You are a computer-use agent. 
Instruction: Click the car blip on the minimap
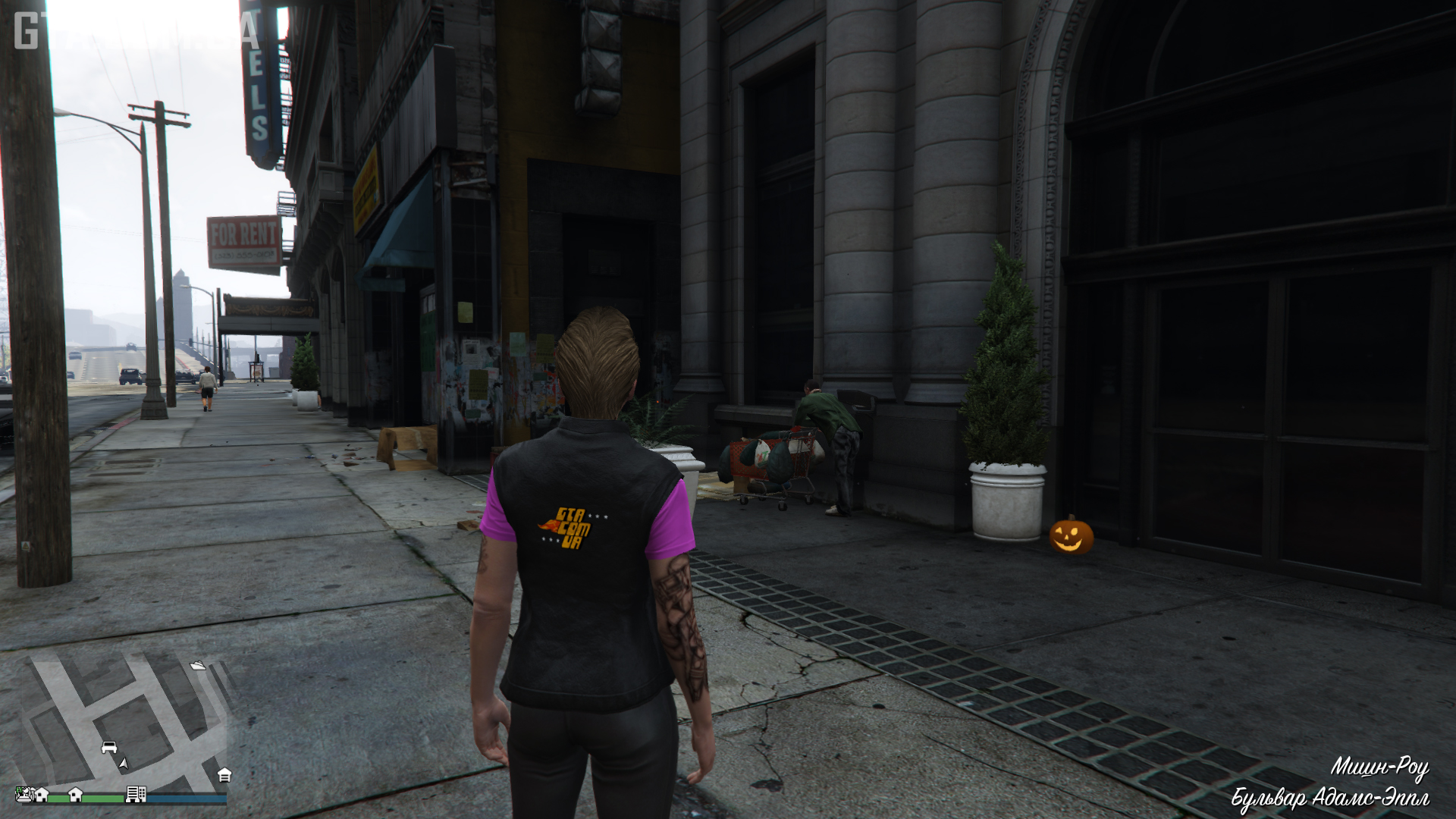(x=109, y=748)
